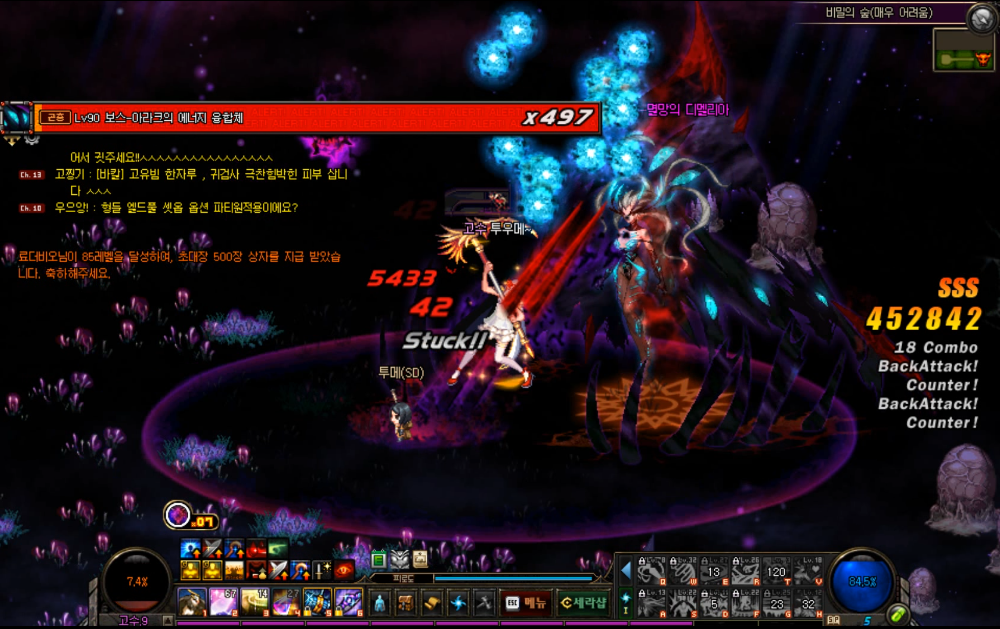1000x629 pixels.
Task: Open the green calendar icon above toolbar
Action: point(379,558)
